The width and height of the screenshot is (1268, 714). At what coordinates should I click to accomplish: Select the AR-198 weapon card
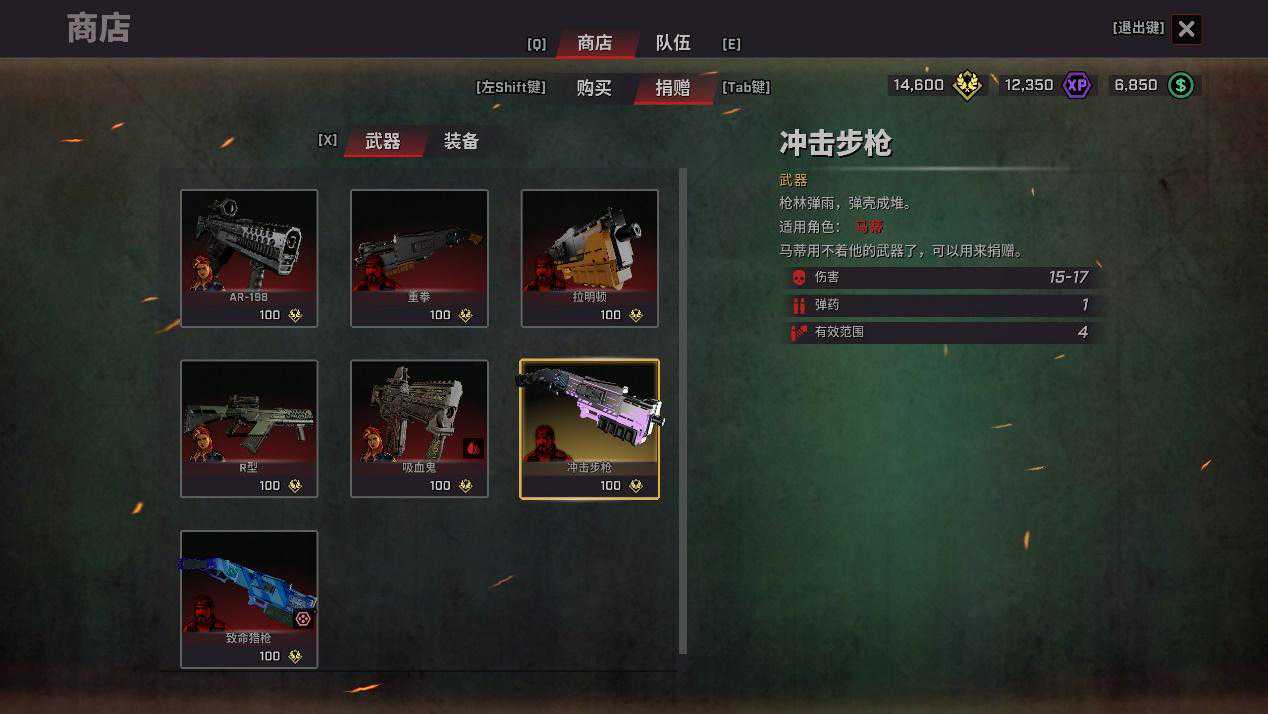pos(249,258)
